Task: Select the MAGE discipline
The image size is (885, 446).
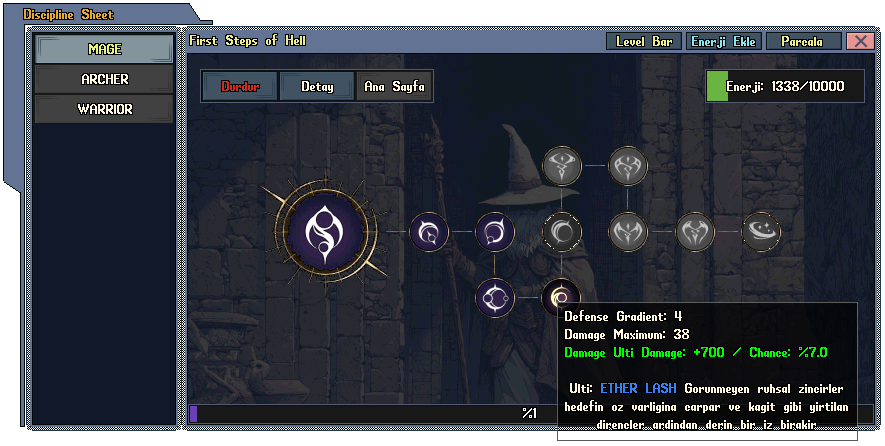Action: [x=104, y=48]
